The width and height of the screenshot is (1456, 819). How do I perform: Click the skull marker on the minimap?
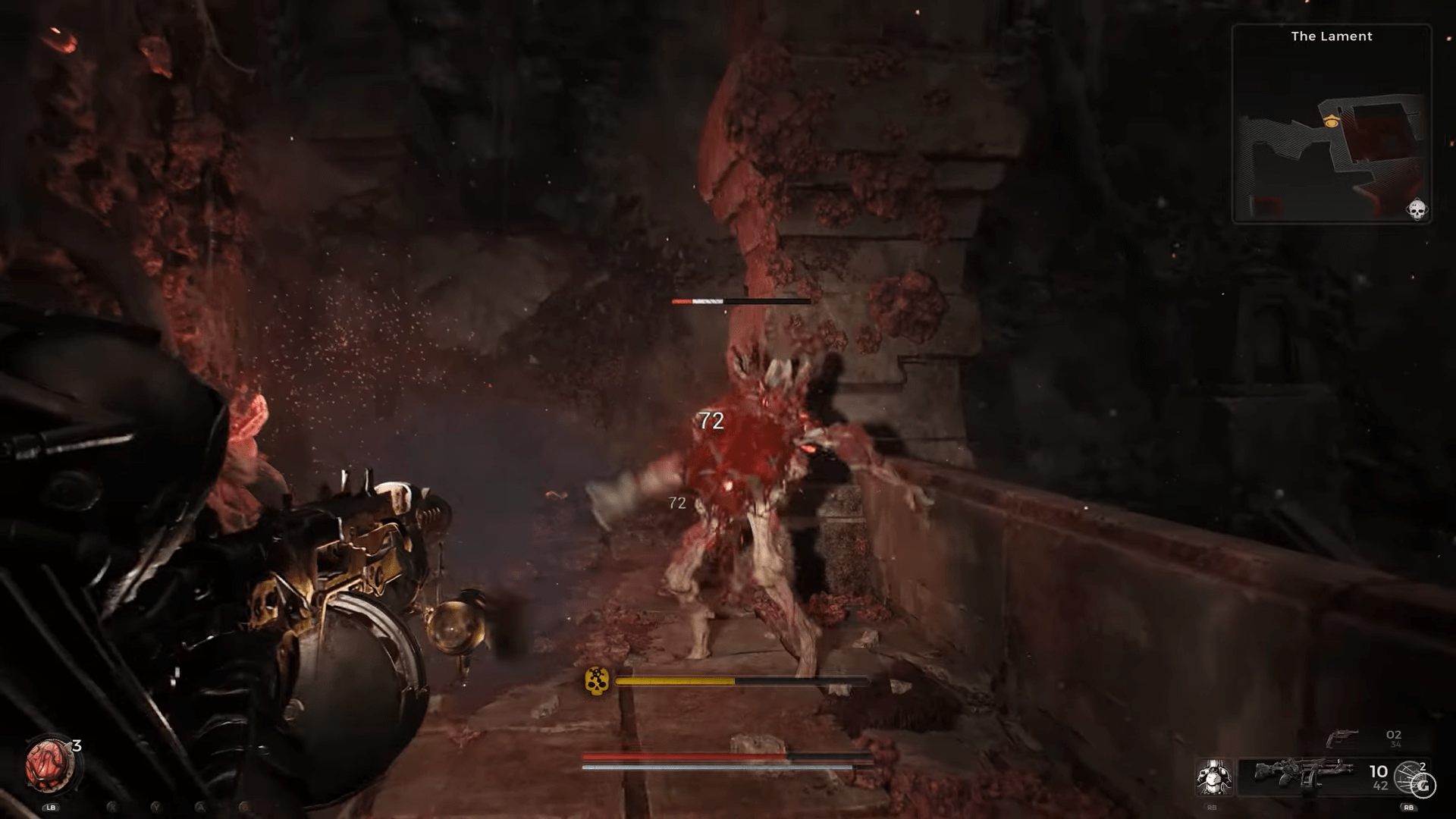click(x=1416, y=209)
